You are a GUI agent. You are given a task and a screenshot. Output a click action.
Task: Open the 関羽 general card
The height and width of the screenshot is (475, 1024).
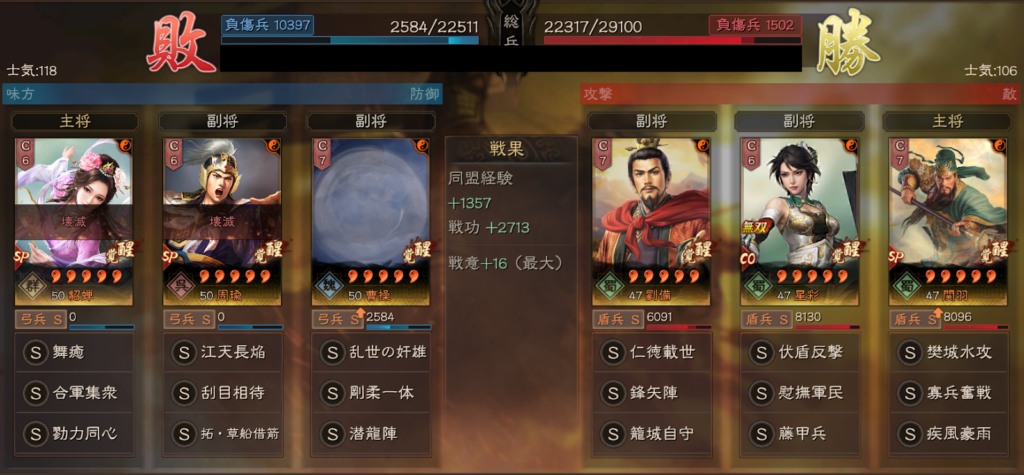point(947,219)
